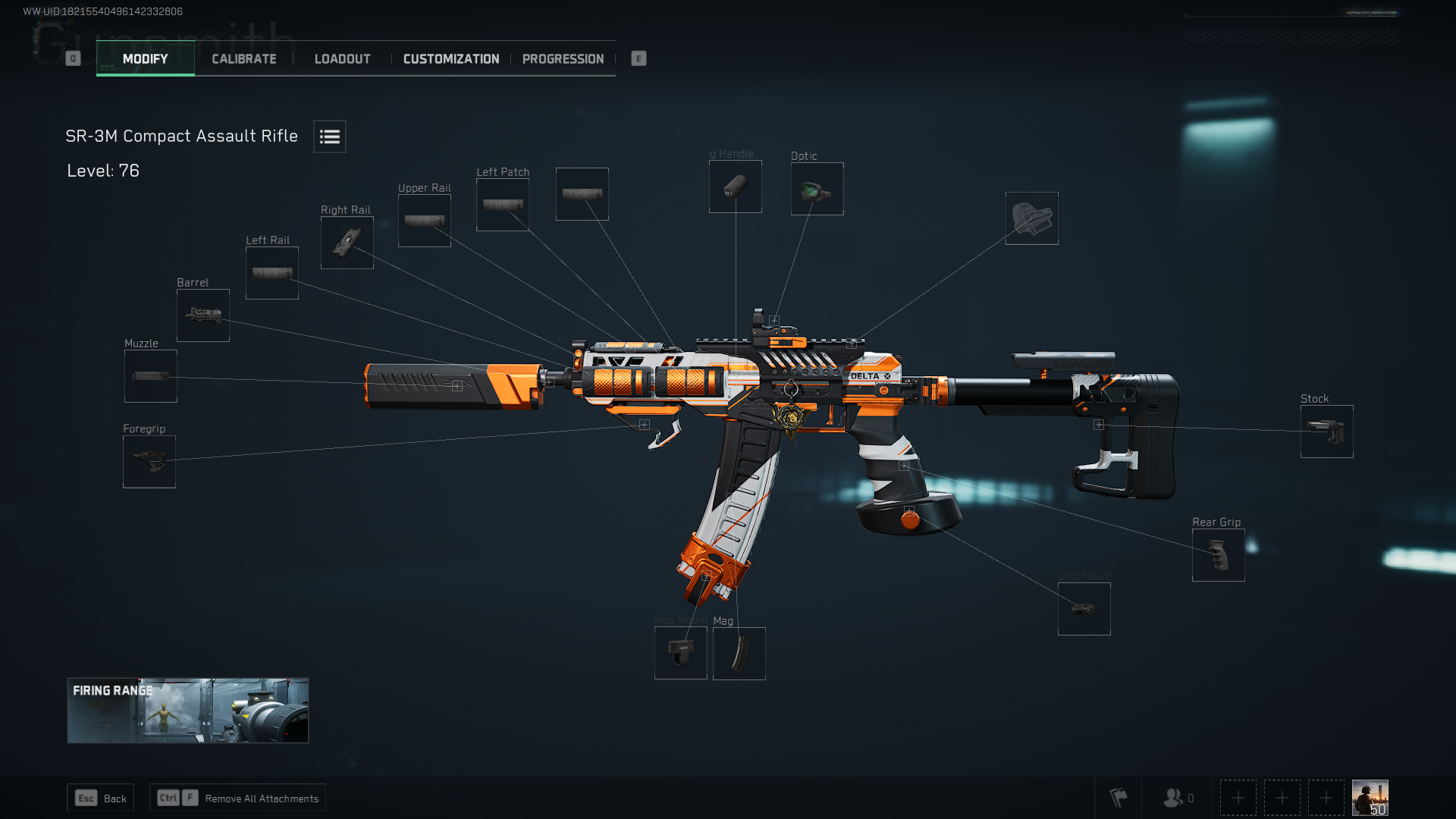Screen dimensions: 1456x819
Task: Open the Firing Range preview
Action: [x=187, y=711]
